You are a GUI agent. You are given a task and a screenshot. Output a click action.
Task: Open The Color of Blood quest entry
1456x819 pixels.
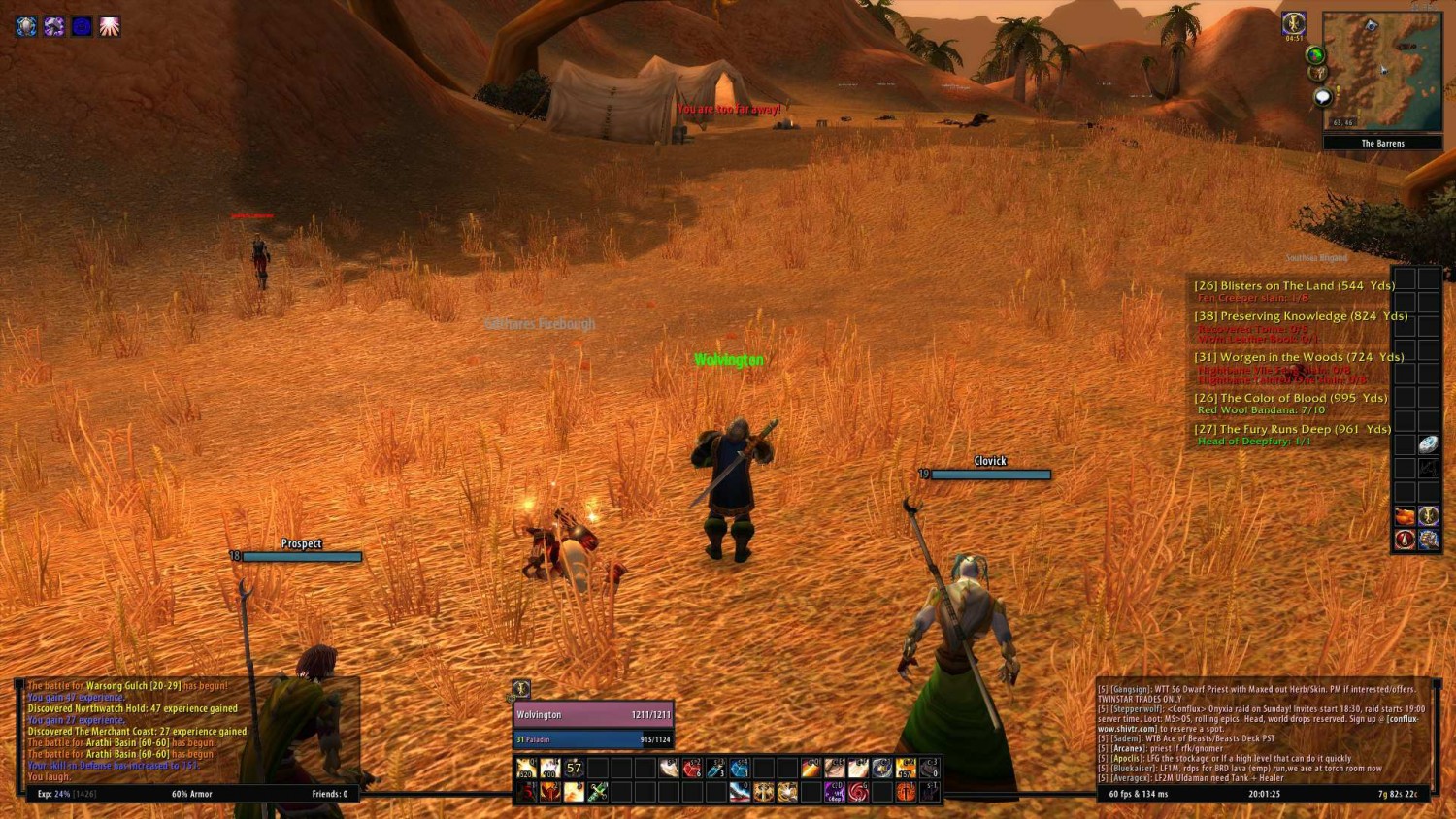(x=1290, y=398)
